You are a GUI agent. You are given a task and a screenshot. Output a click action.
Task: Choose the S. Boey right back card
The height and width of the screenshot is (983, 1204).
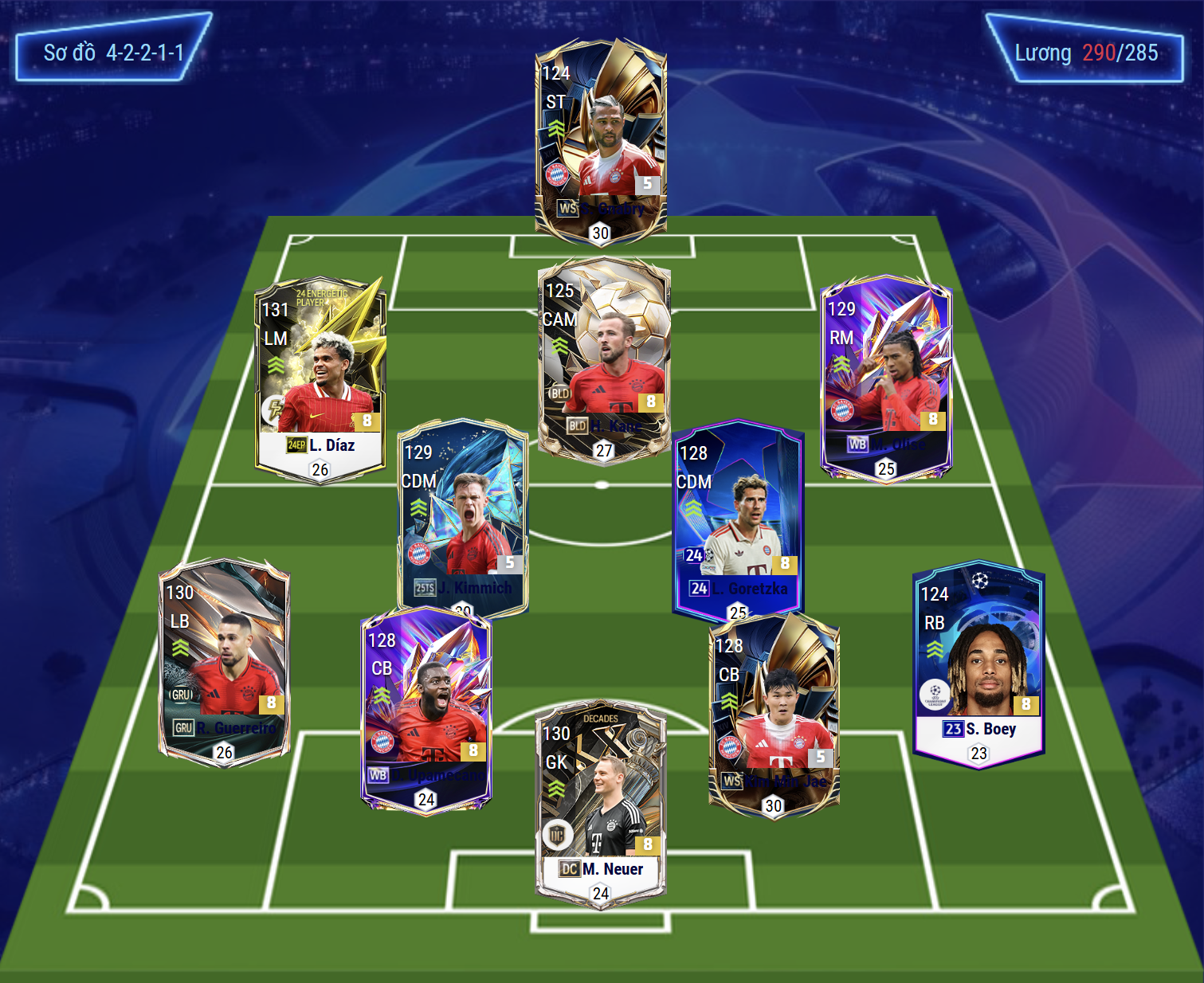click(x=978, y=663)
